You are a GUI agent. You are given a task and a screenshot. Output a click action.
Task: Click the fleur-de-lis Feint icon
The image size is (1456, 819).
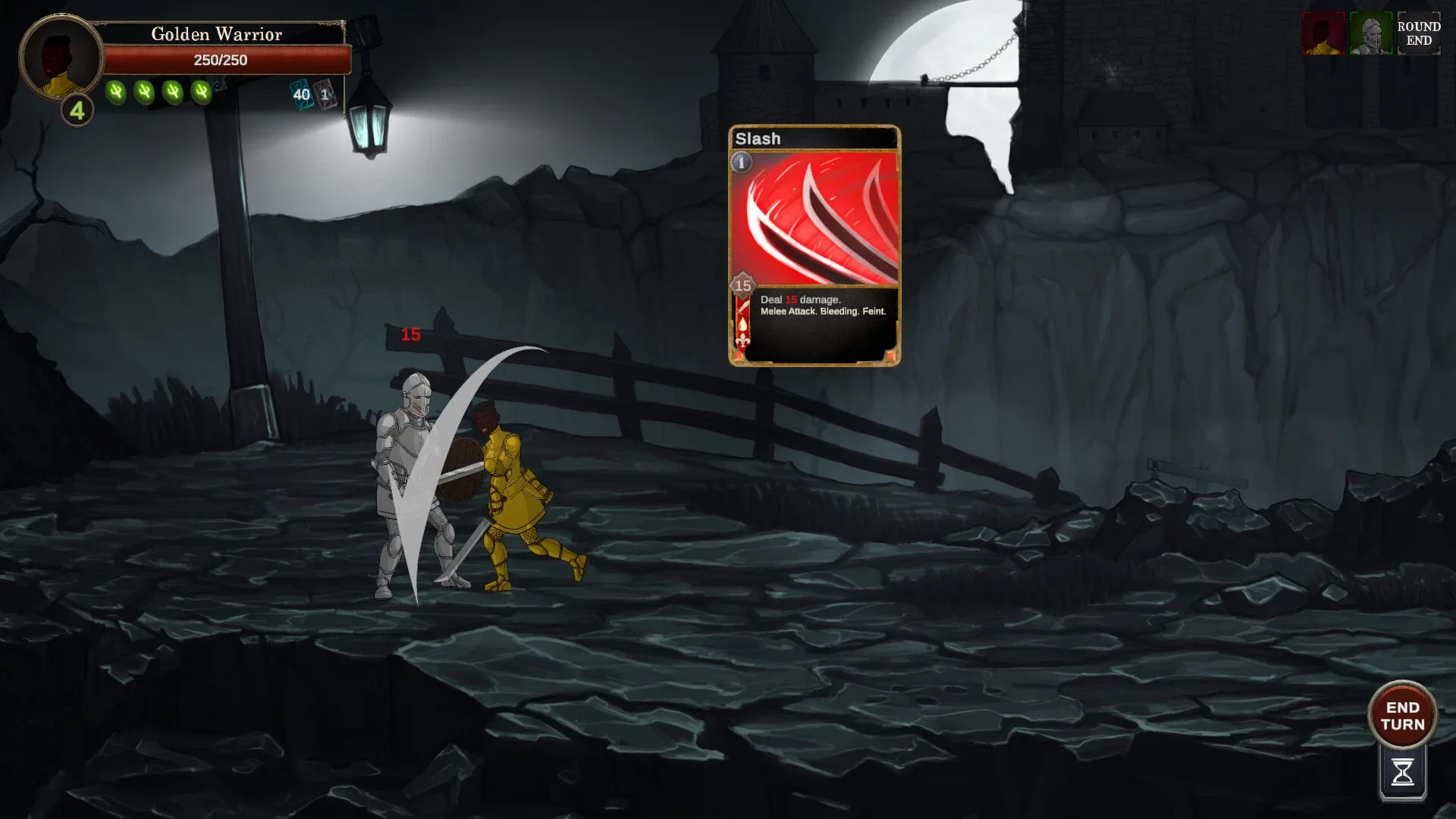(742, 341)
